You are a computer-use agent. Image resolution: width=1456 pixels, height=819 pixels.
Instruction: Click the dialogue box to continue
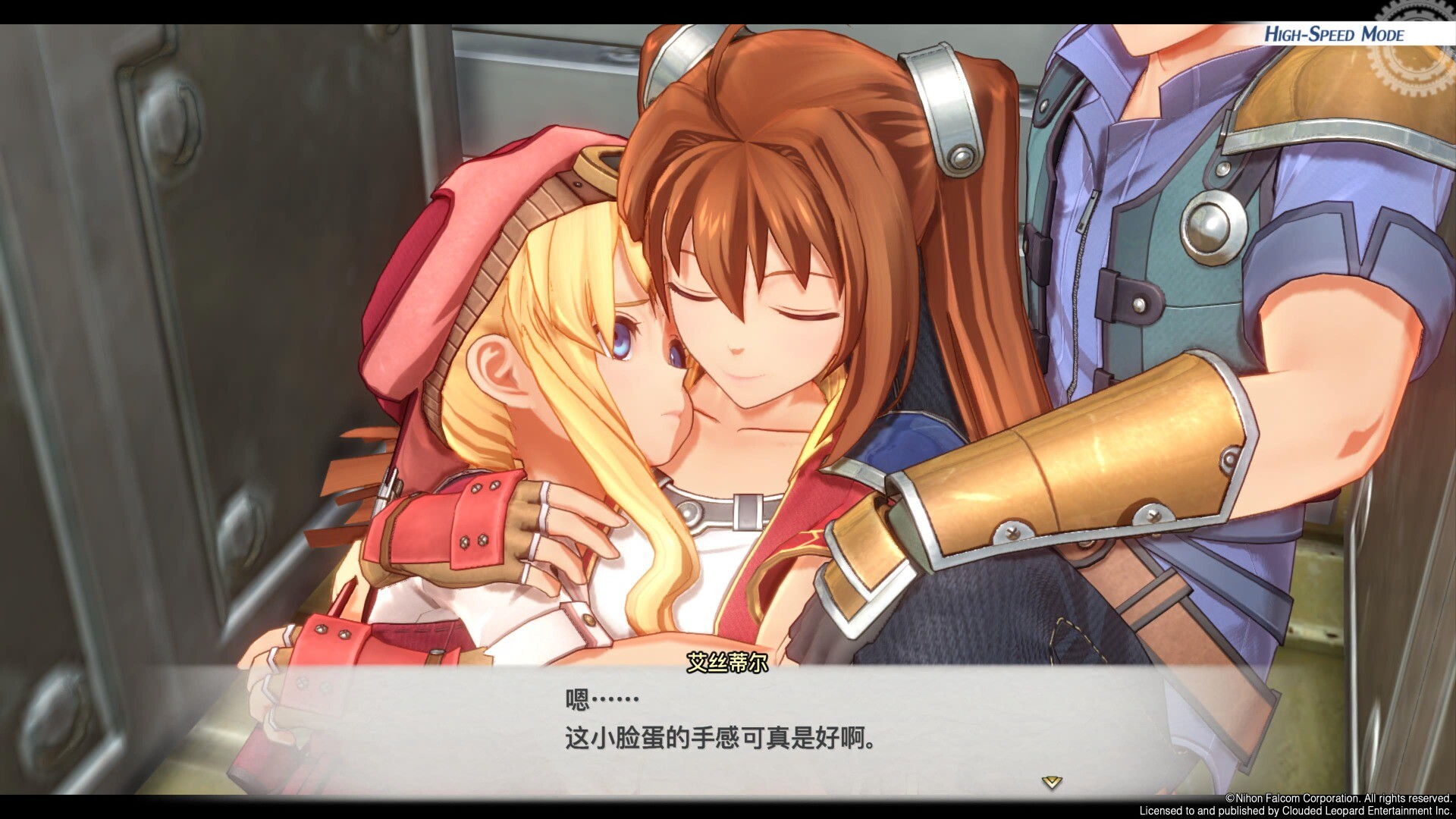click(x=720, y=728)
